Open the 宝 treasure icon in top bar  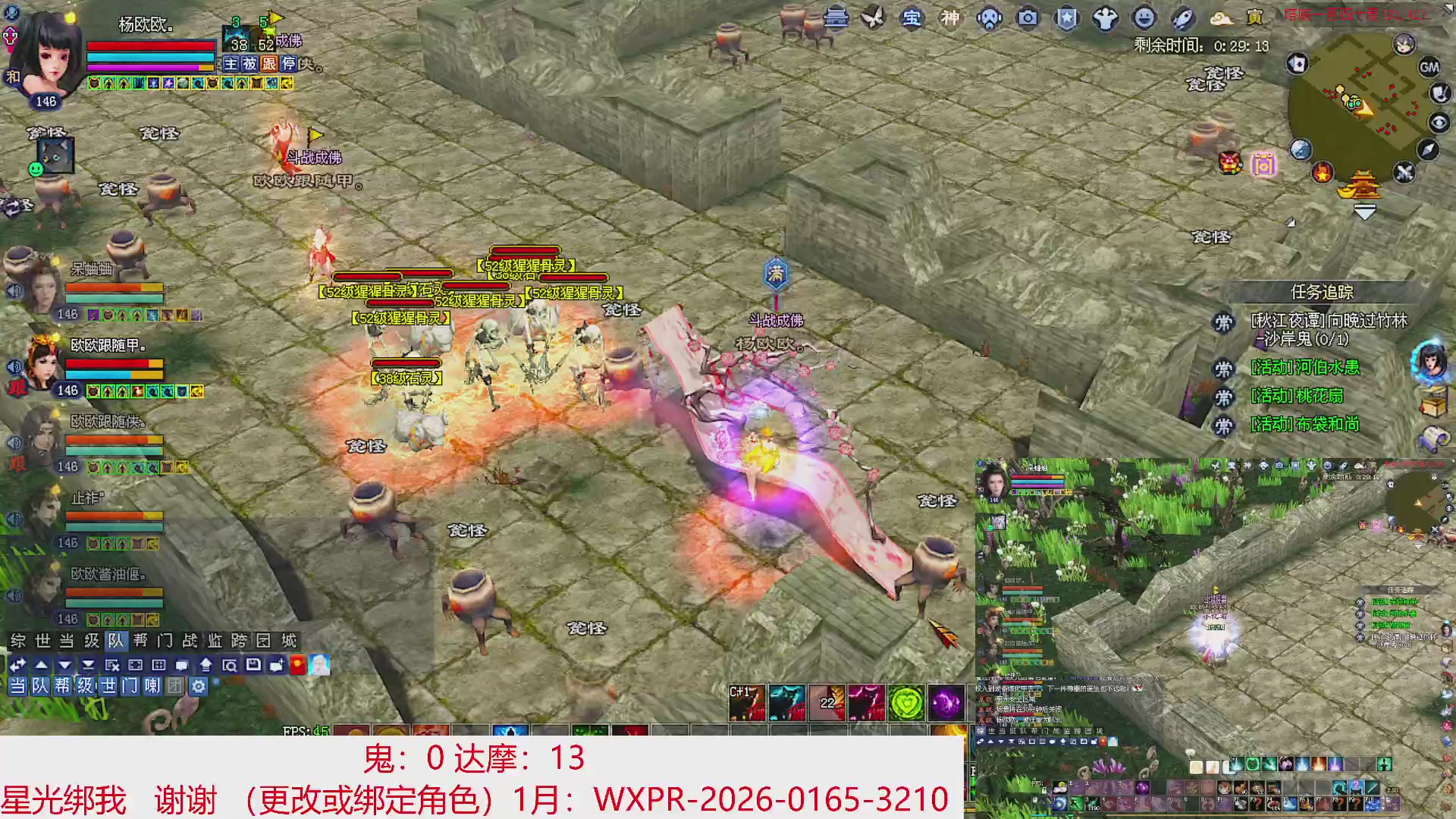912,19
